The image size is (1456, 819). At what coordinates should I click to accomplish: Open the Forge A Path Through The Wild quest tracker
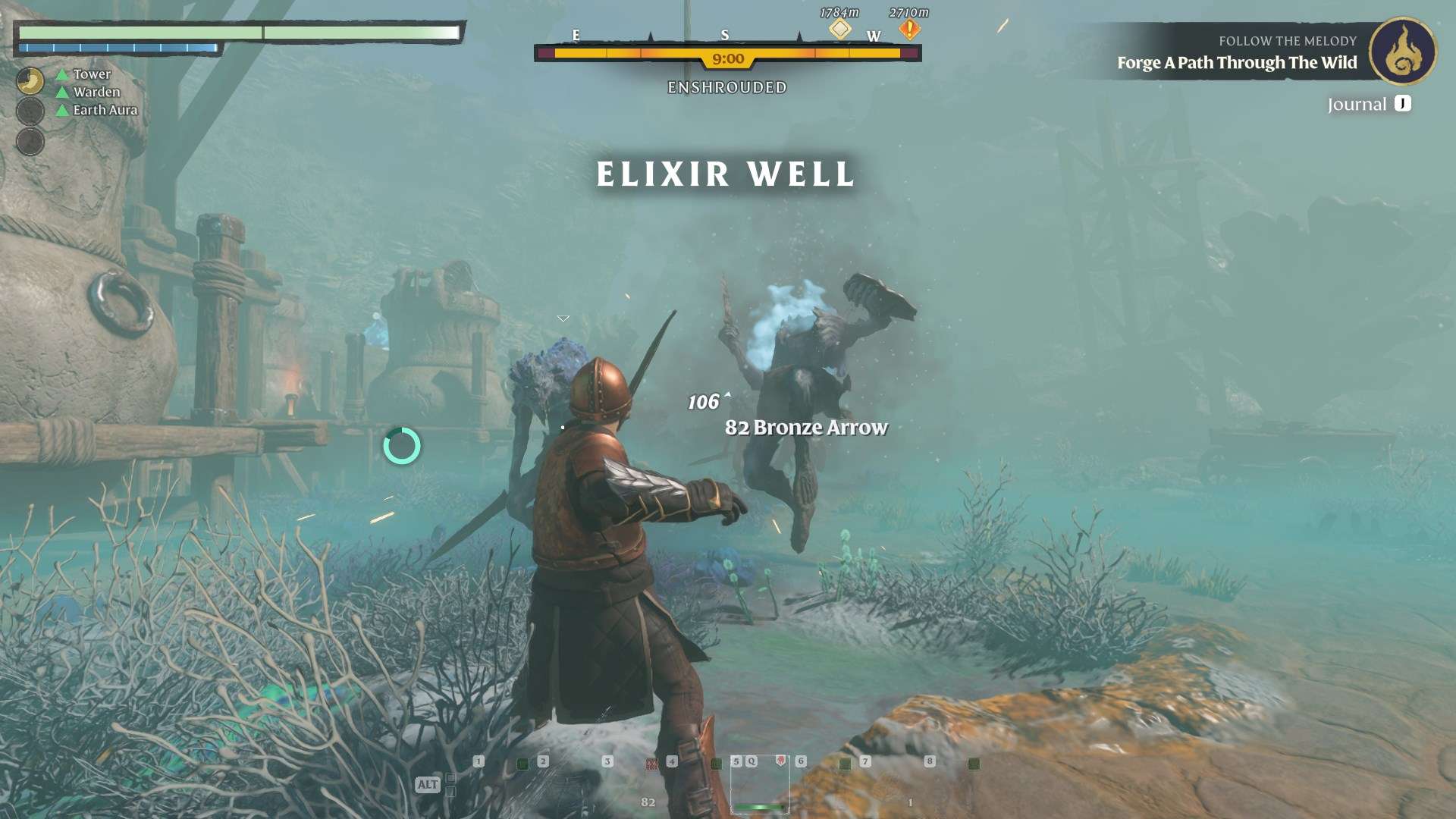(1236, 62)
